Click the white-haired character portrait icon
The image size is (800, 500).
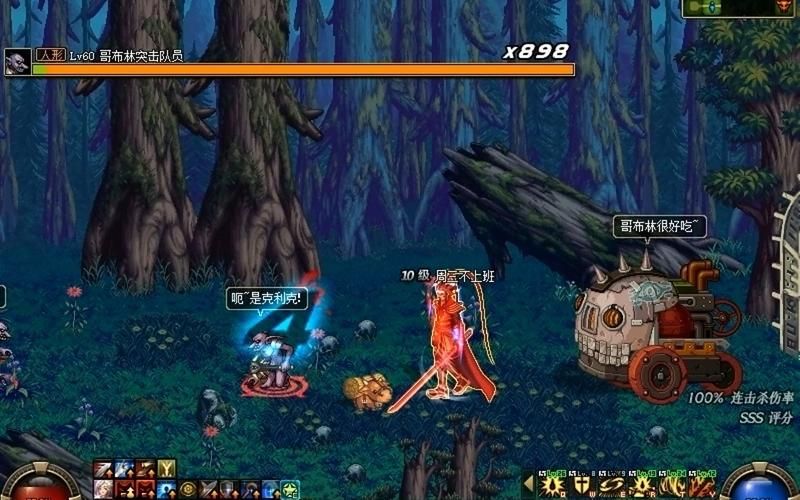click(103, 489)
